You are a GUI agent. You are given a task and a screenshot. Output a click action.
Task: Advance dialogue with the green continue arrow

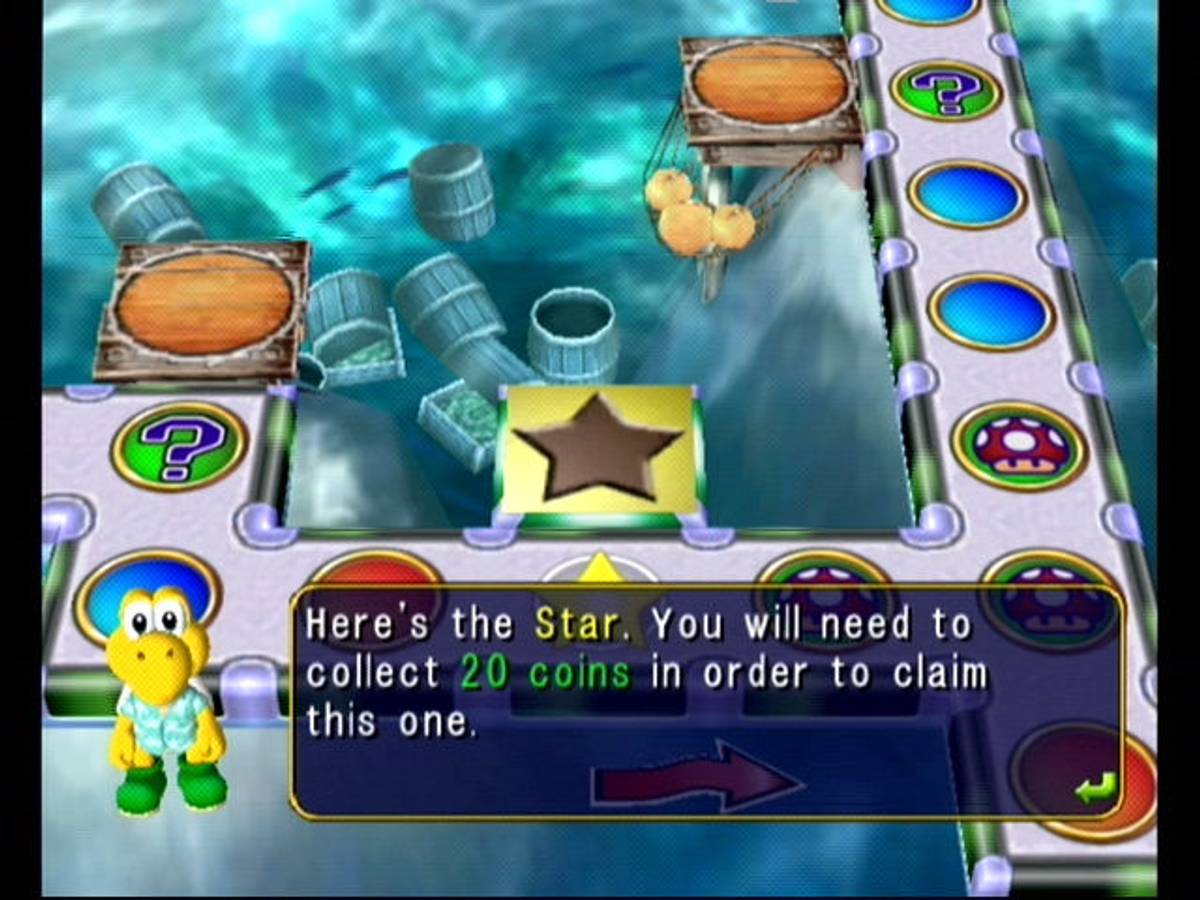pos(1089,791)
